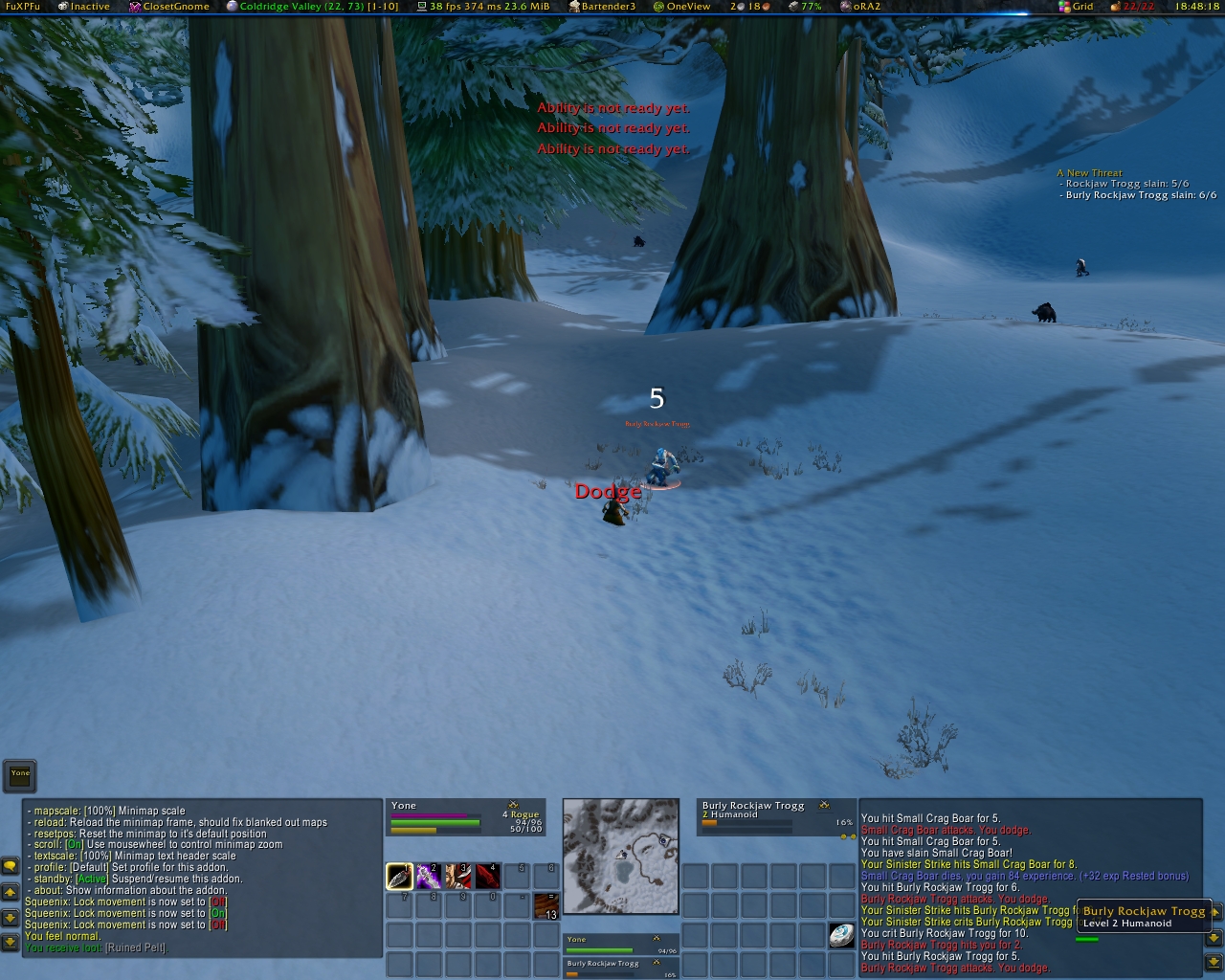
Task: Use the Hearthstone icon
Action: pos(842,935)
